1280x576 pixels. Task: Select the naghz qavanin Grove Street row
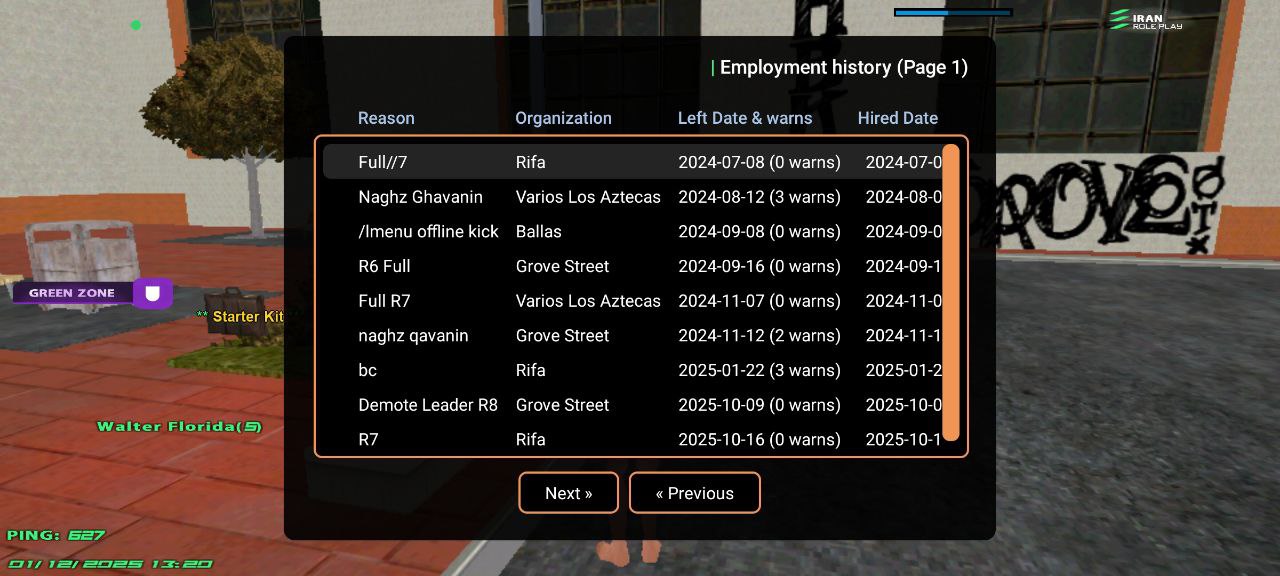point(630,335)
